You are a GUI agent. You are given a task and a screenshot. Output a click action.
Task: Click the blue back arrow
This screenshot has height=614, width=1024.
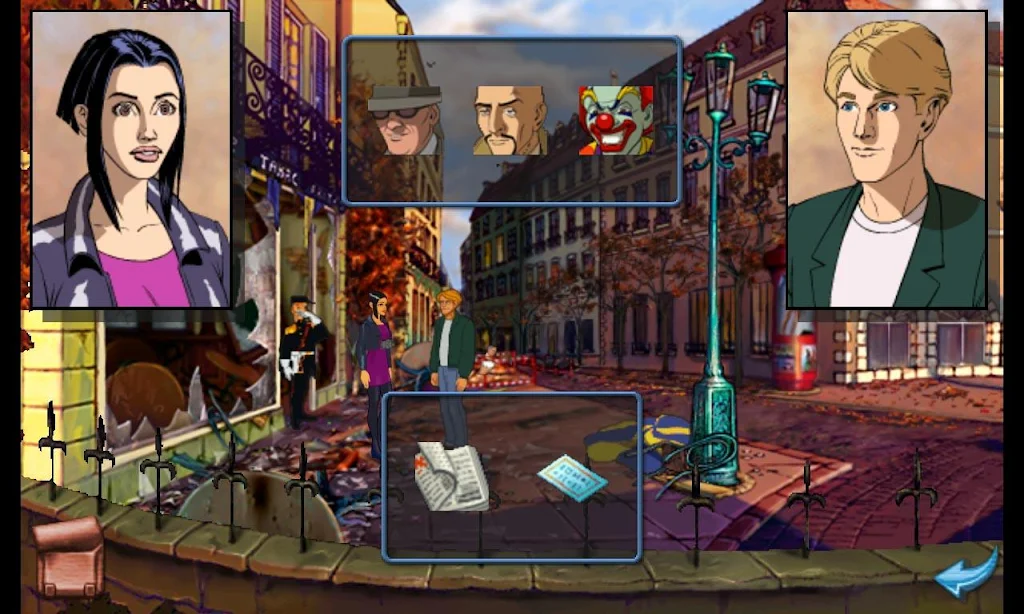(966, 574)
